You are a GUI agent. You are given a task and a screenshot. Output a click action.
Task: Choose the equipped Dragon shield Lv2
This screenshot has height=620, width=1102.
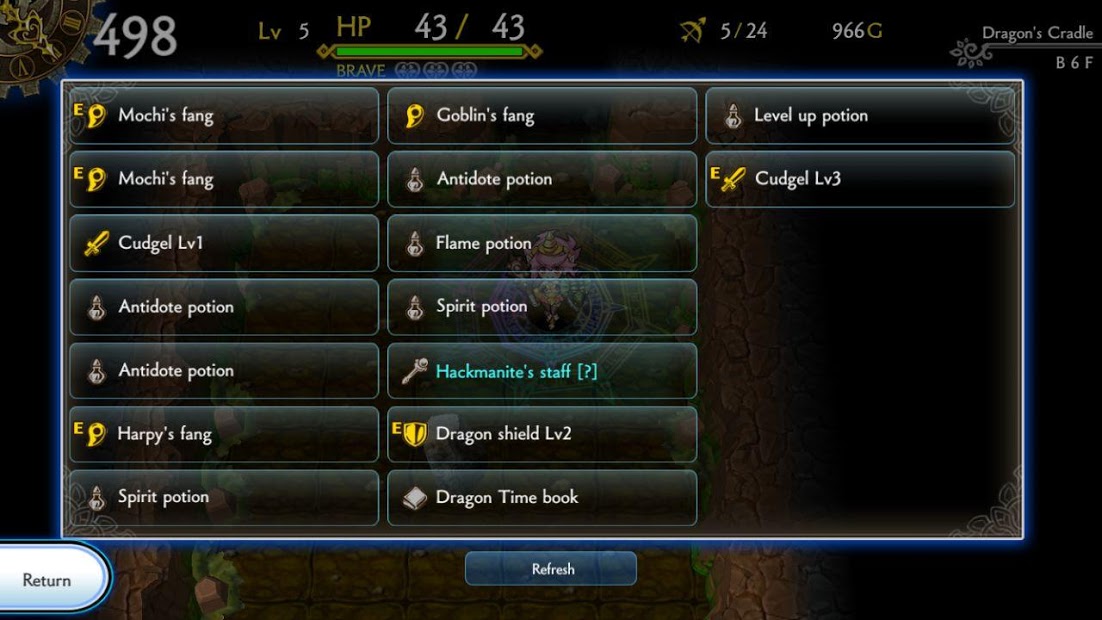click(x=542, y=434)
